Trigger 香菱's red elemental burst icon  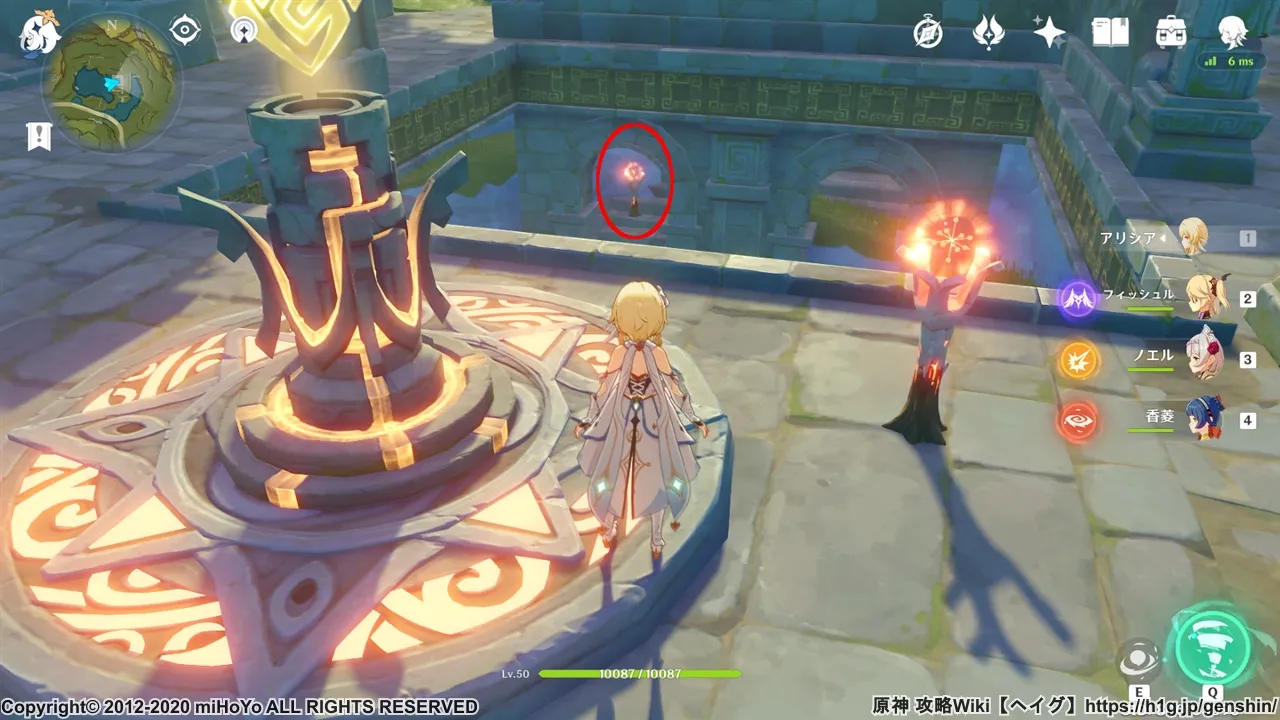(x=1078, y=420)
